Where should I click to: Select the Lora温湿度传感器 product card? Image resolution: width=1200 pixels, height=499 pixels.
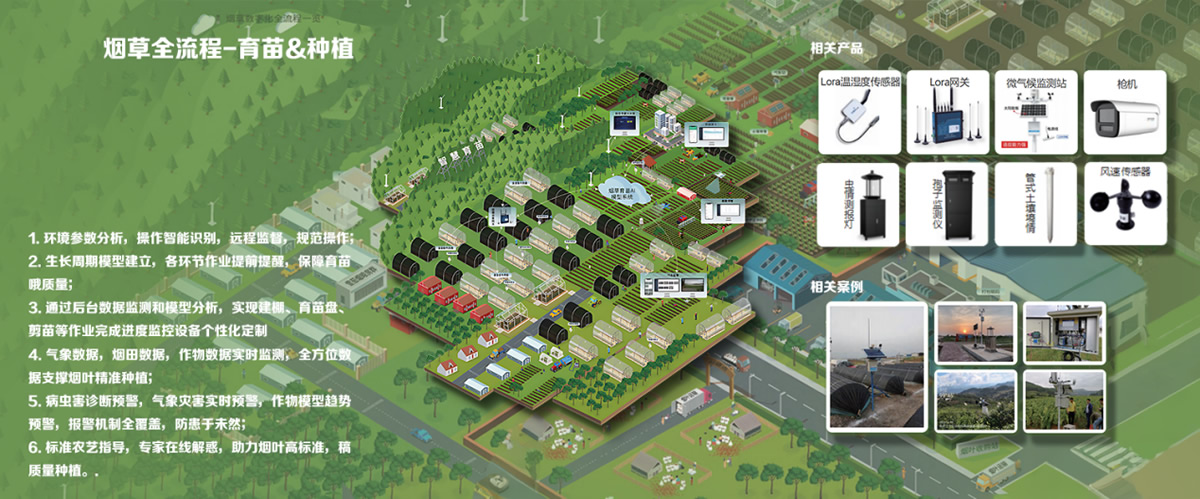[x=860, y=111]
